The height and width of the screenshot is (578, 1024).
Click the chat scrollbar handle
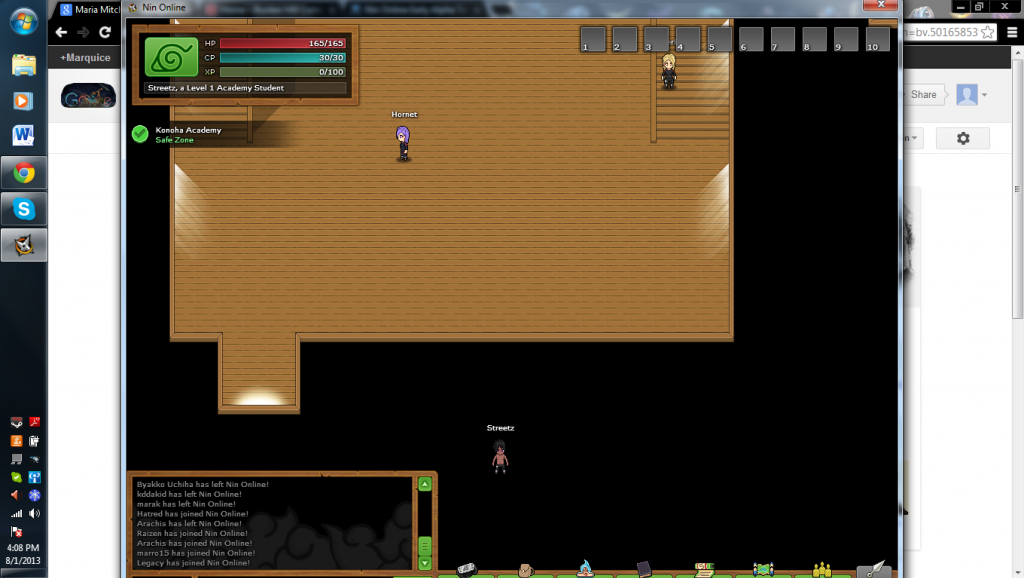pyautogui.click(x=425, y=546)
